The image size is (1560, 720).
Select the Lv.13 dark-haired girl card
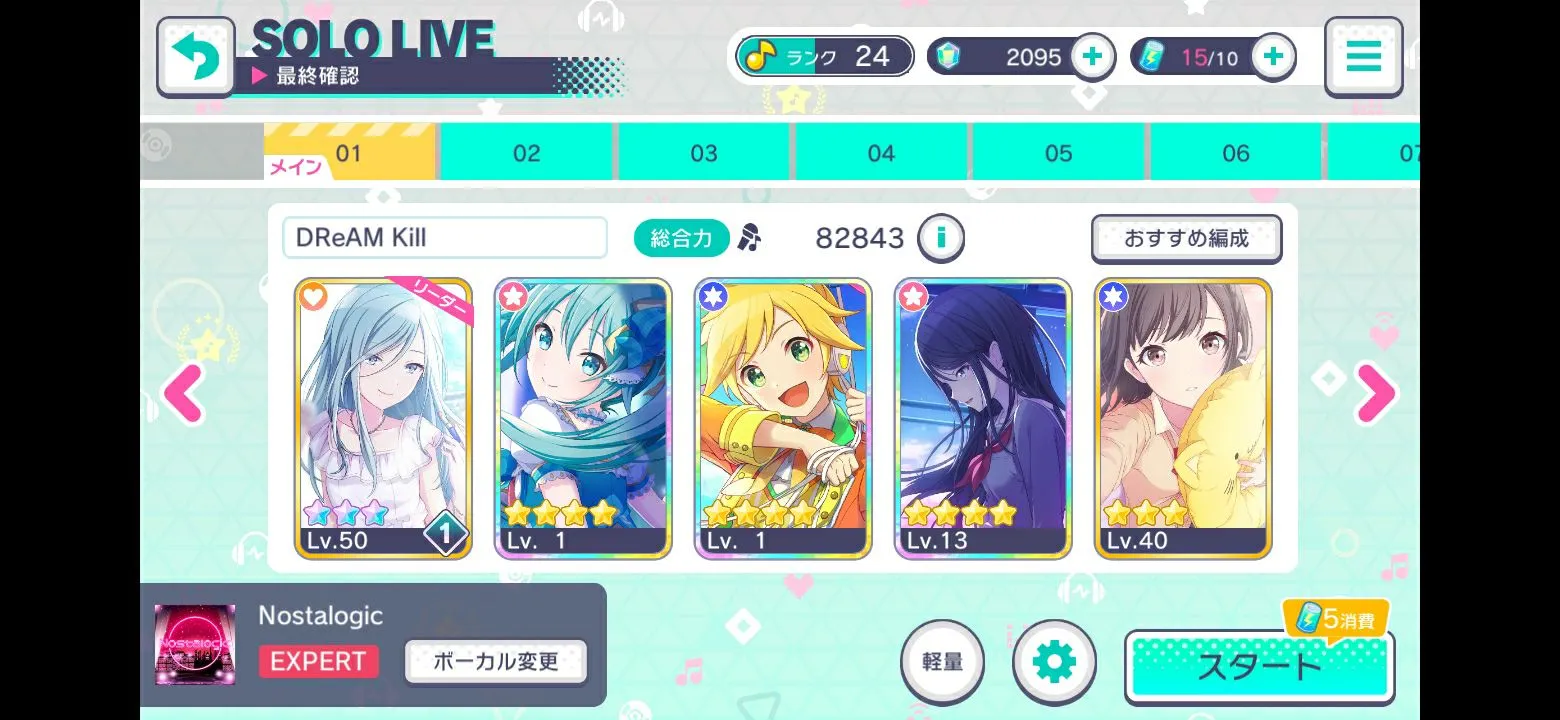pos(983,418)
